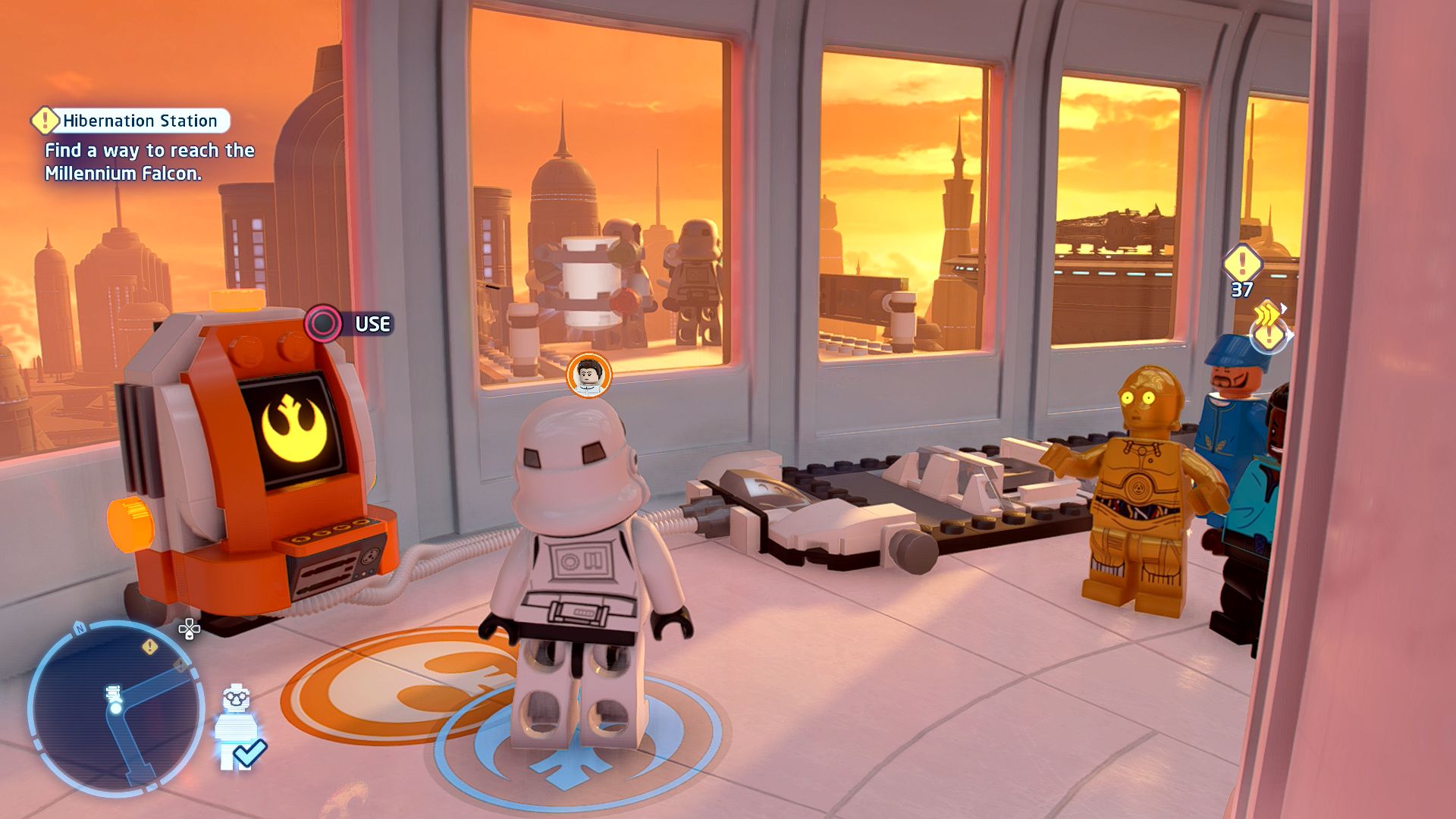The width and height of the screenshot is (1456, 819).
Task: Click the yellow quest marker on the minimap
Action: (x=150, y=646)
